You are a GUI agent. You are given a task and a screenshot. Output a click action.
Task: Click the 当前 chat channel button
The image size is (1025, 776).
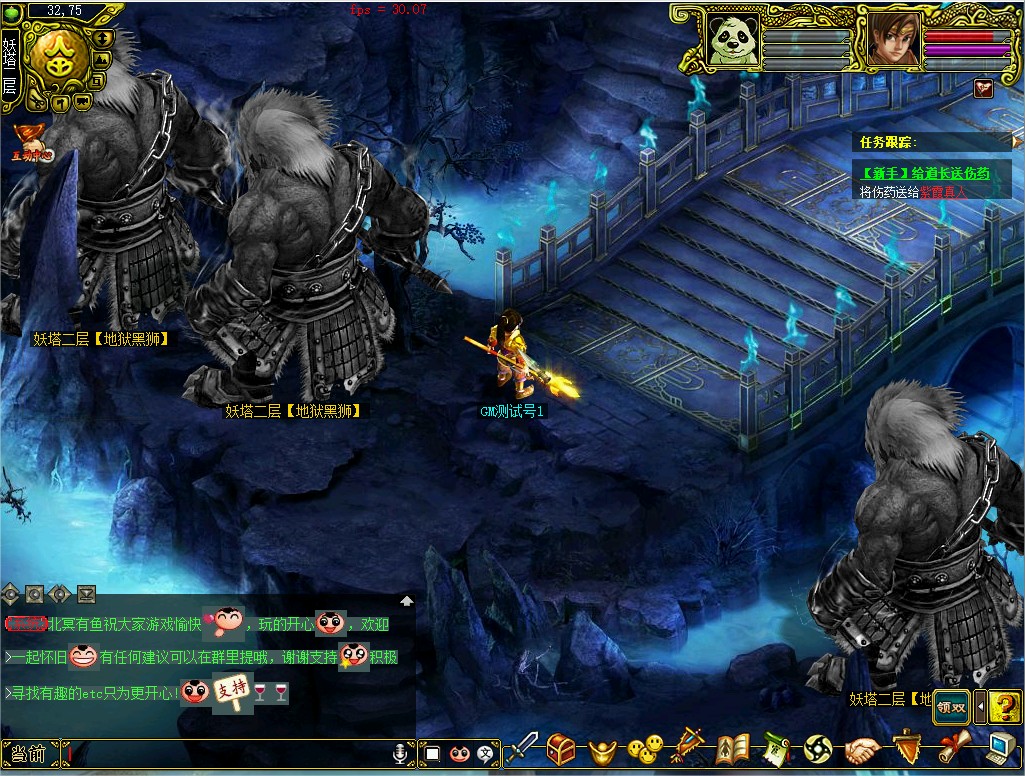26,754
